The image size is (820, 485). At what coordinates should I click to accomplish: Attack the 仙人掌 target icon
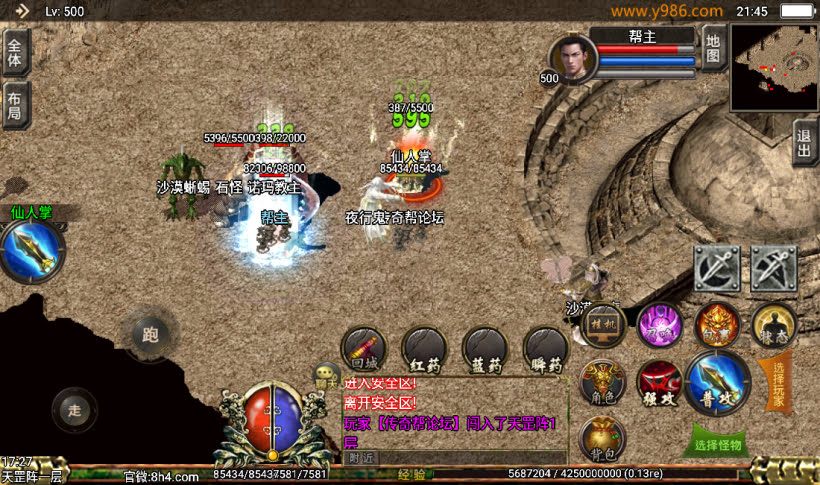click(x=32, y=250)
